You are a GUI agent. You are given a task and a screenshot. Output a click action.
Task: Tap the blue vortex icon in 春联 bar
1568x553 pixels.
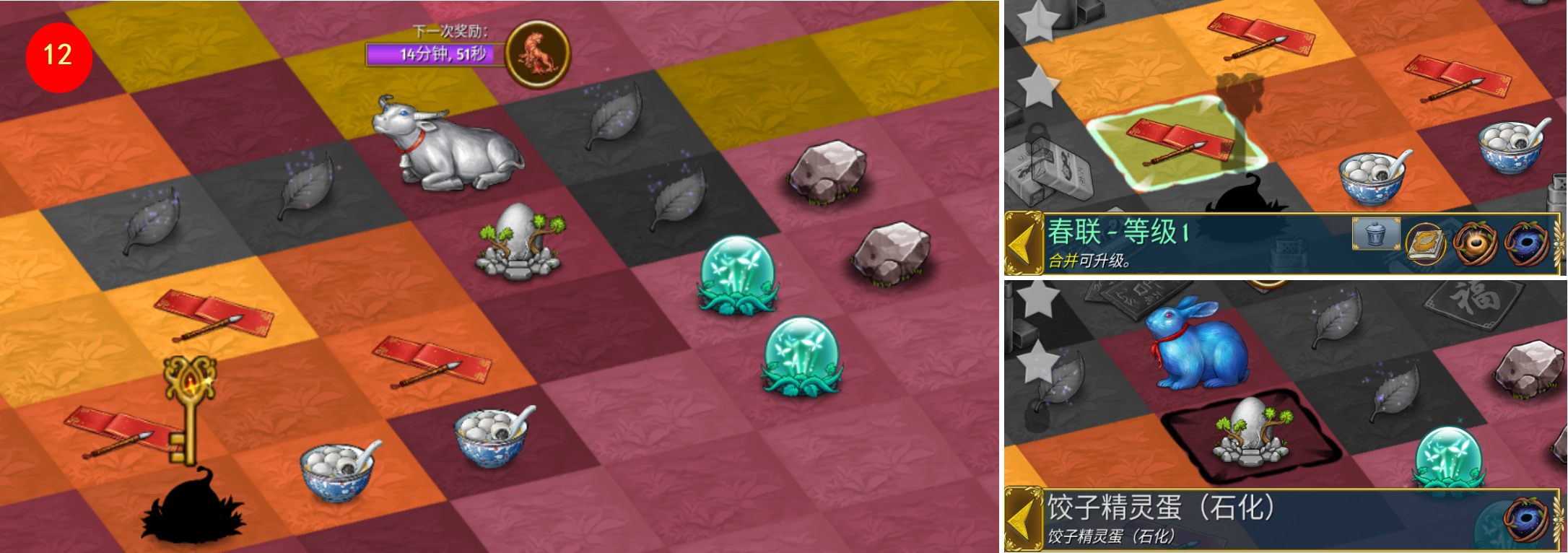click(x=1527, y=243)
